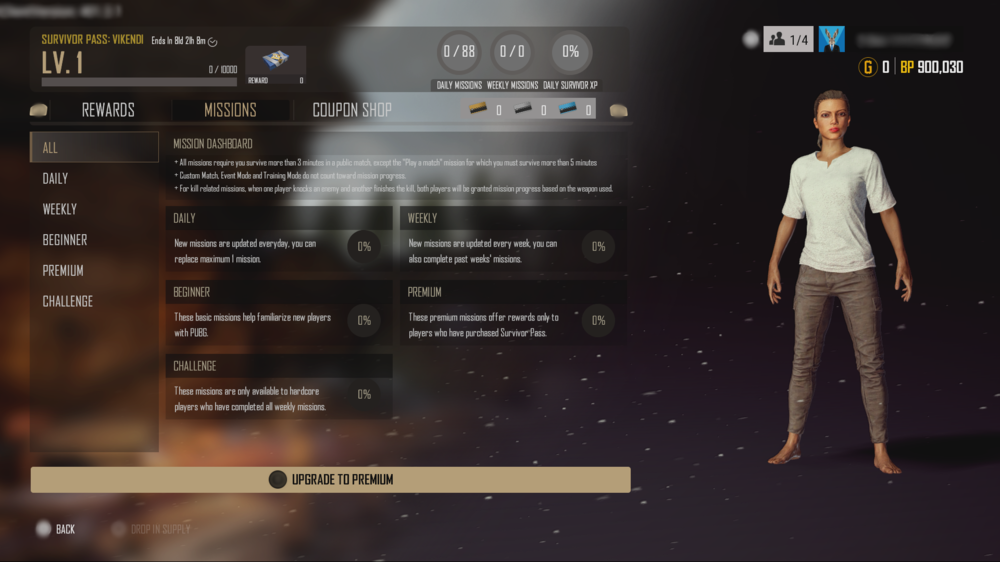Open the Beginner missions category
The image size is (1000, 562).
click(94, 240)
